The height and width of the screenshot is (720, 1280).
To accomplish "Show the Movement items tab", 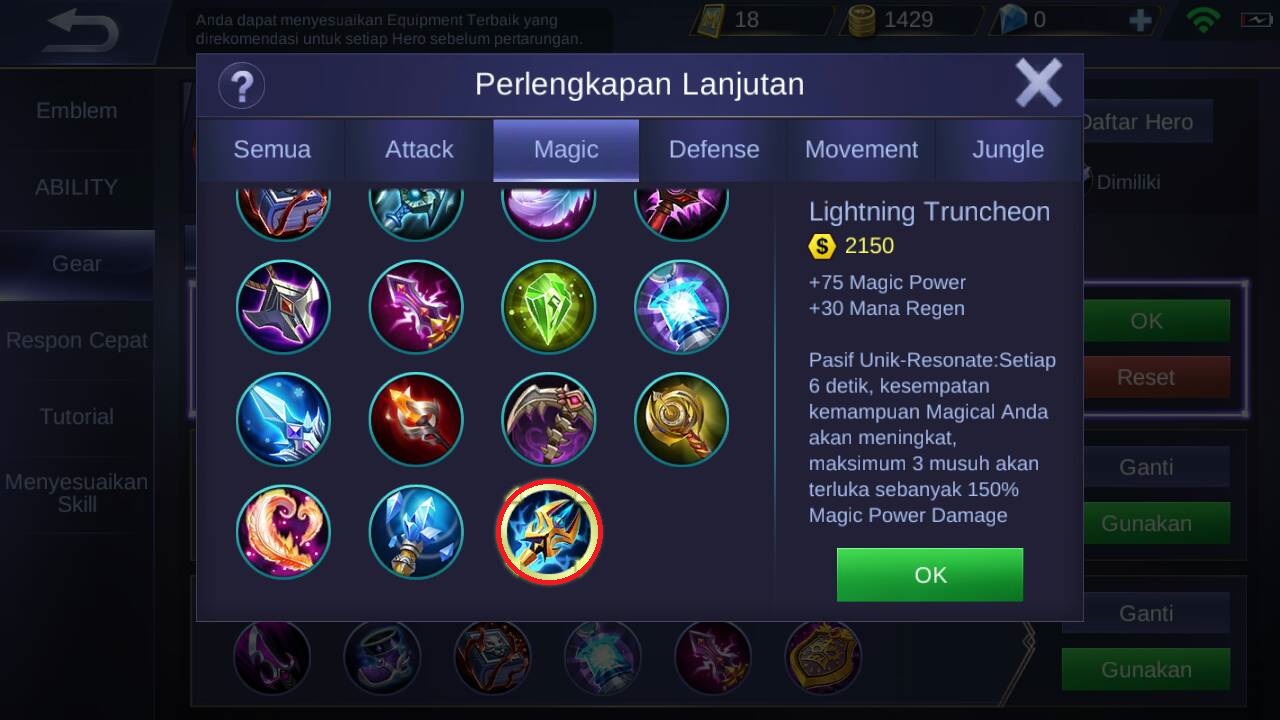I will point(861,150).
